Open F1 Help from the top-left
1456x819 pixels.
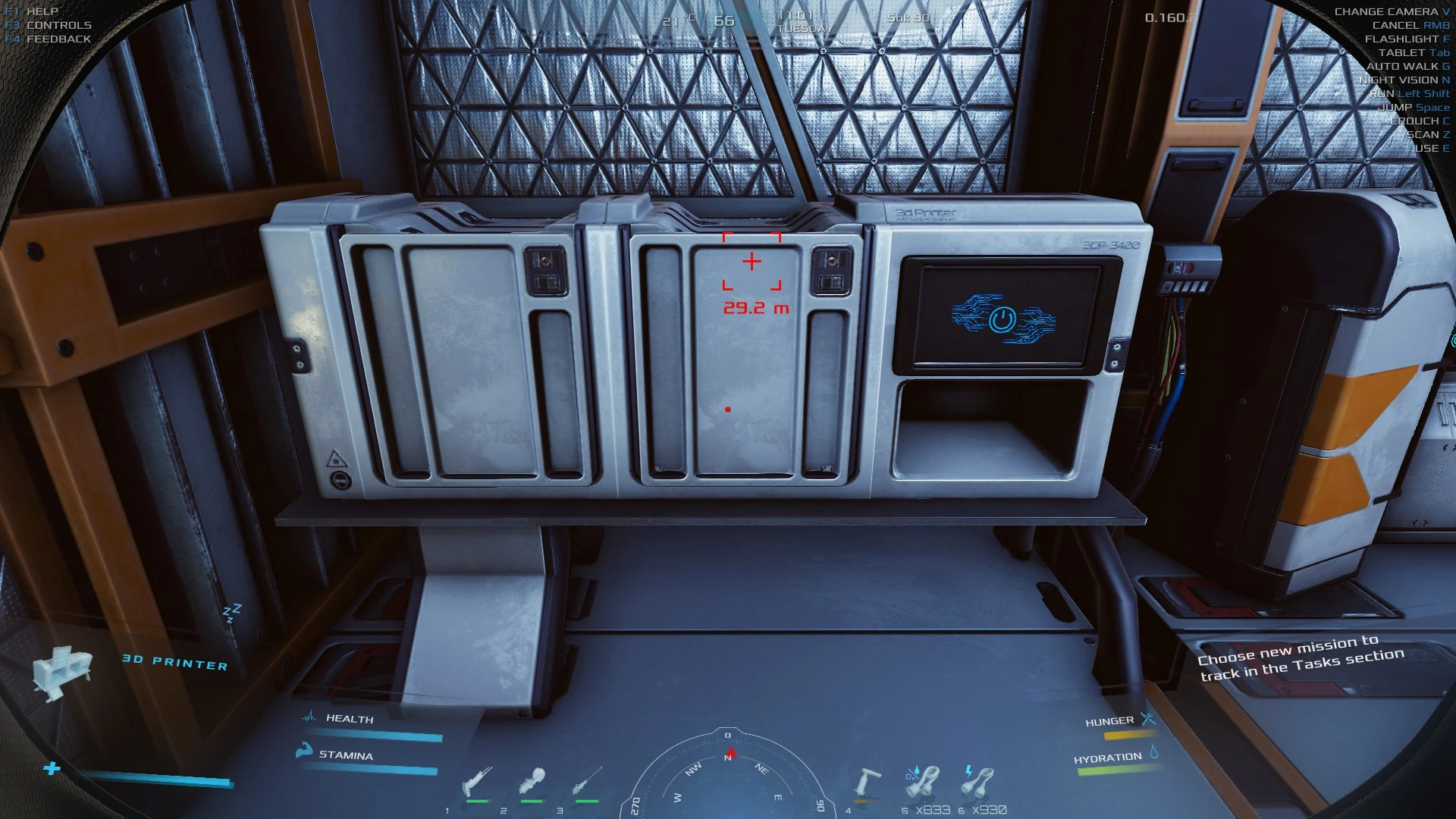30,11
